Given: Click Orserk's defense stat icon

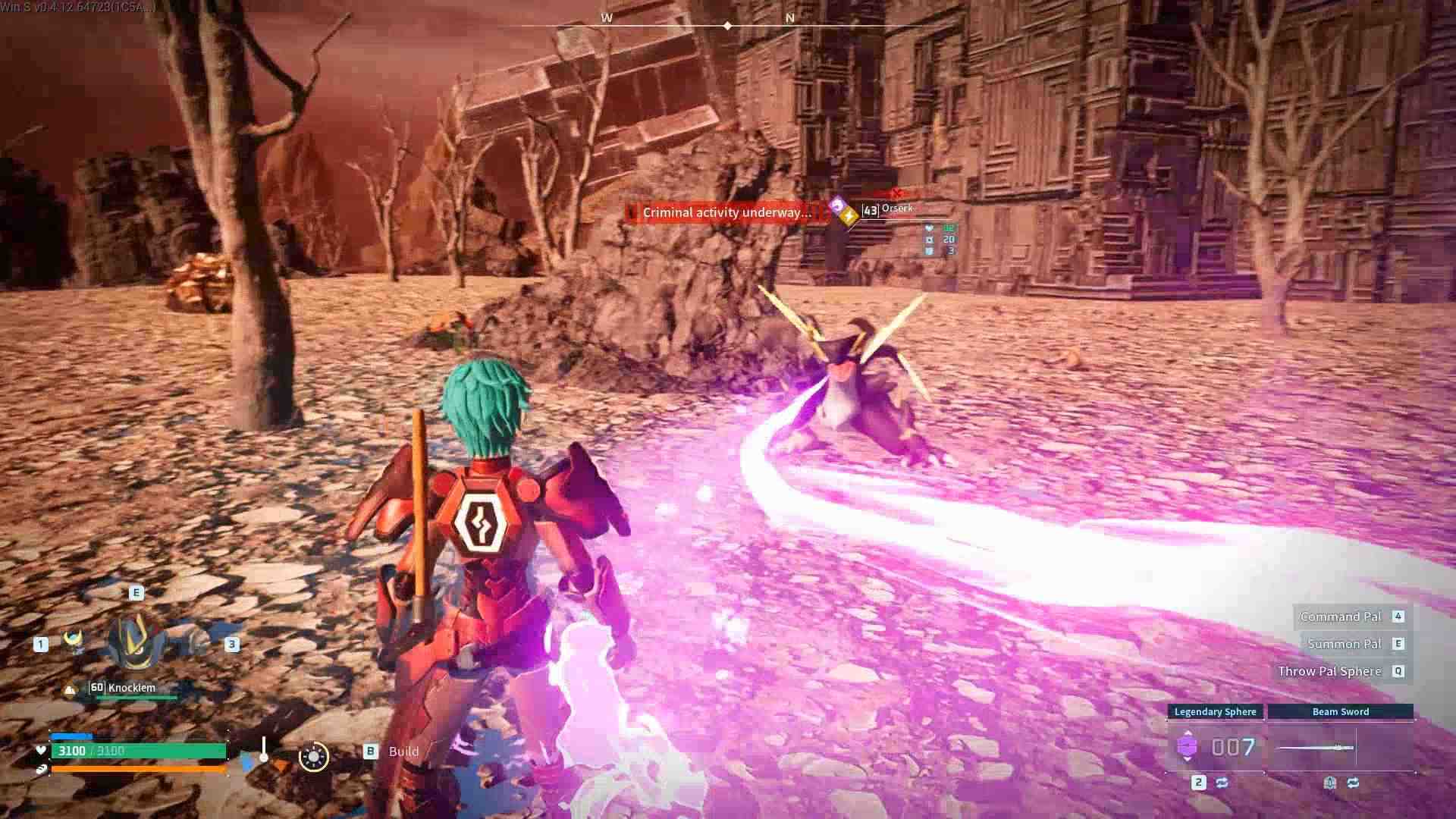Looking at the screenshot, I should (x=930, y=252).
